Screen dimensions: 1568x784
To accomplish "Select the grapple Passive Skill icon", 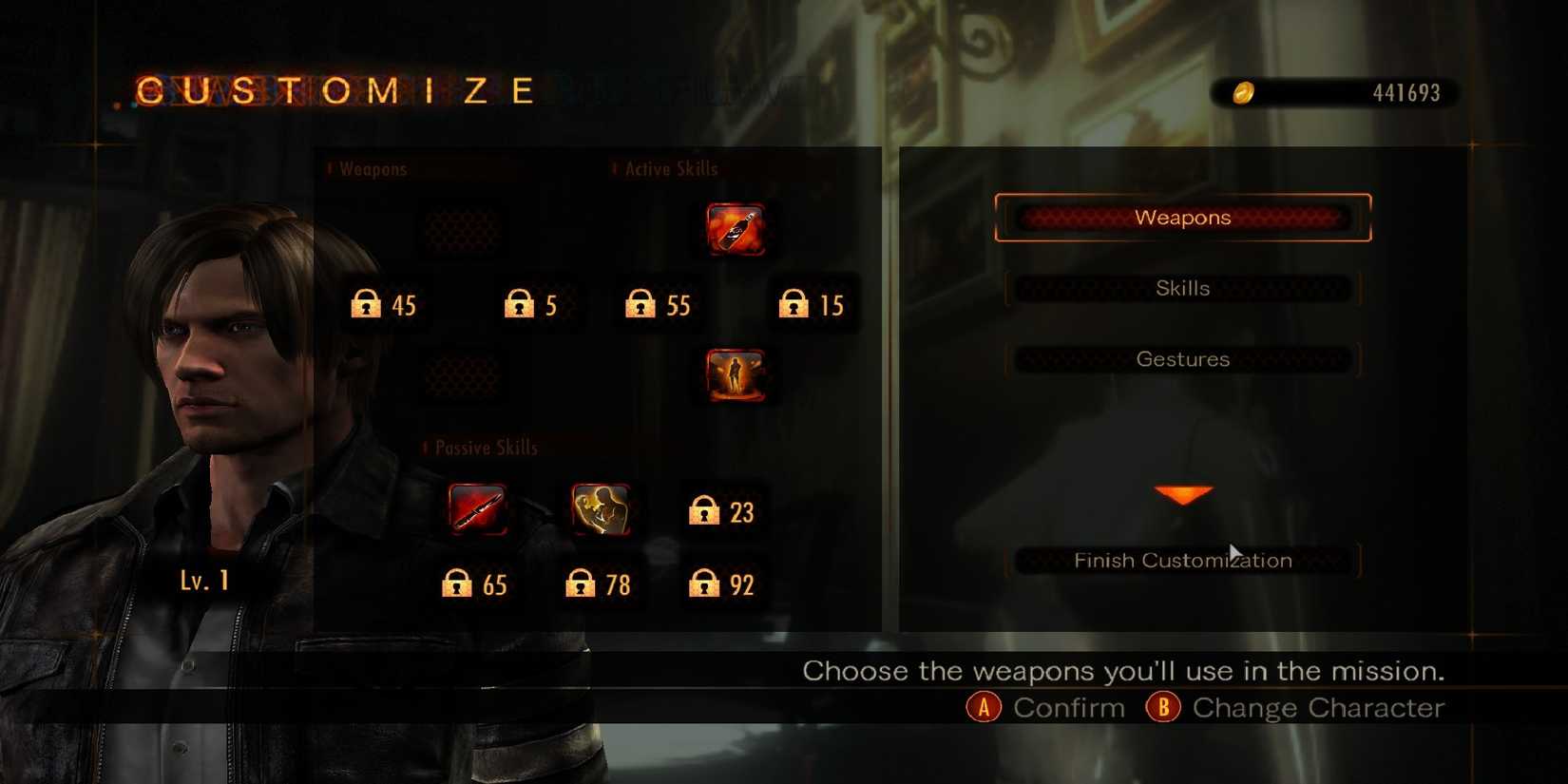I will (x=601, y=508).
